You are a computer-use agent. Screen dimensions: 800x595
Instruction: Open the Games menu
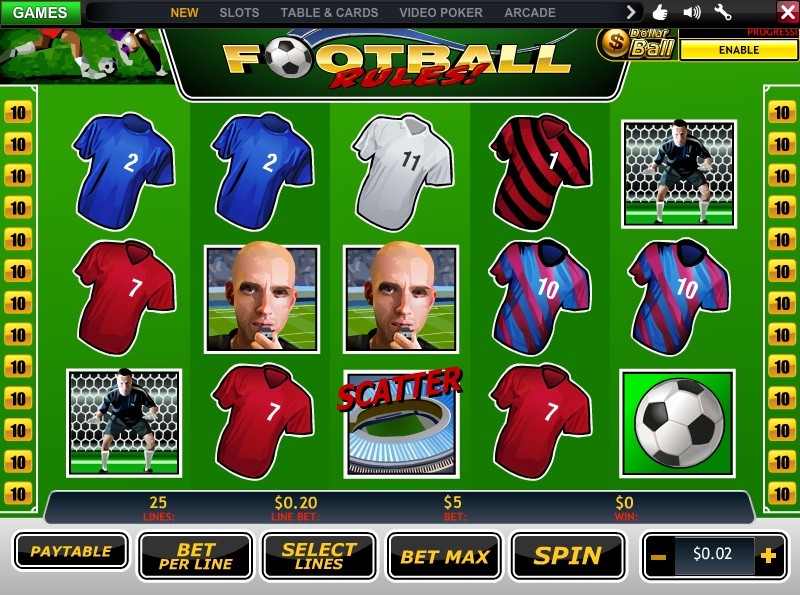click(x=40, y=13)
